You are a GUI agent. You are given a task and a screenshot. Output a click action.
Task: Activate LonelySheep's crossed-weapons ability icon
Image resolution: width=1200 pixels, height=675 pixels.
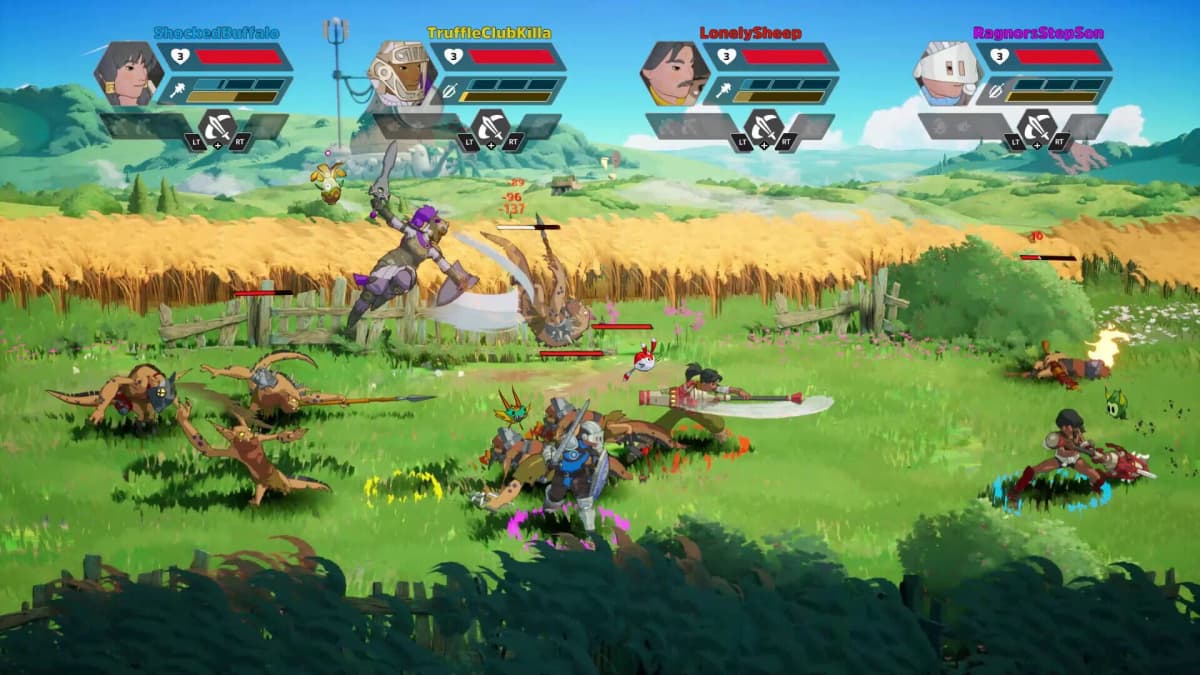tap(763, 127)
